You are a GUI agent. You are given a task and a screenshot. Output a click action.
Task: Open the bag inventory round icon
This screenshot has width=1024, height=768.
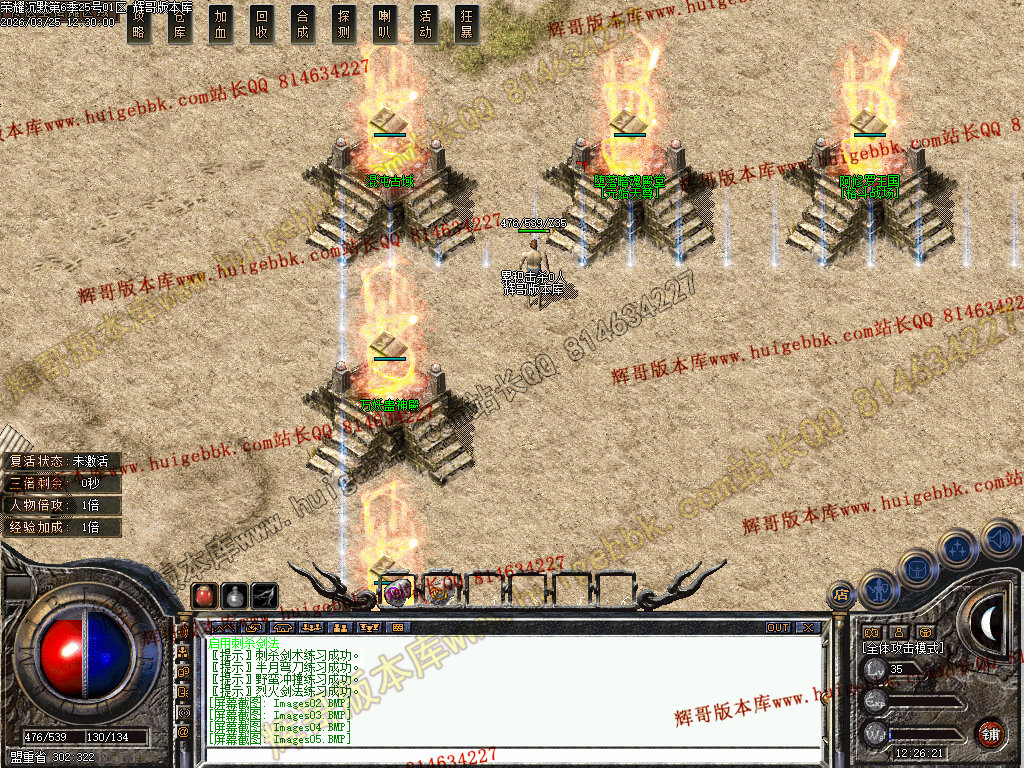click(917, 569)
